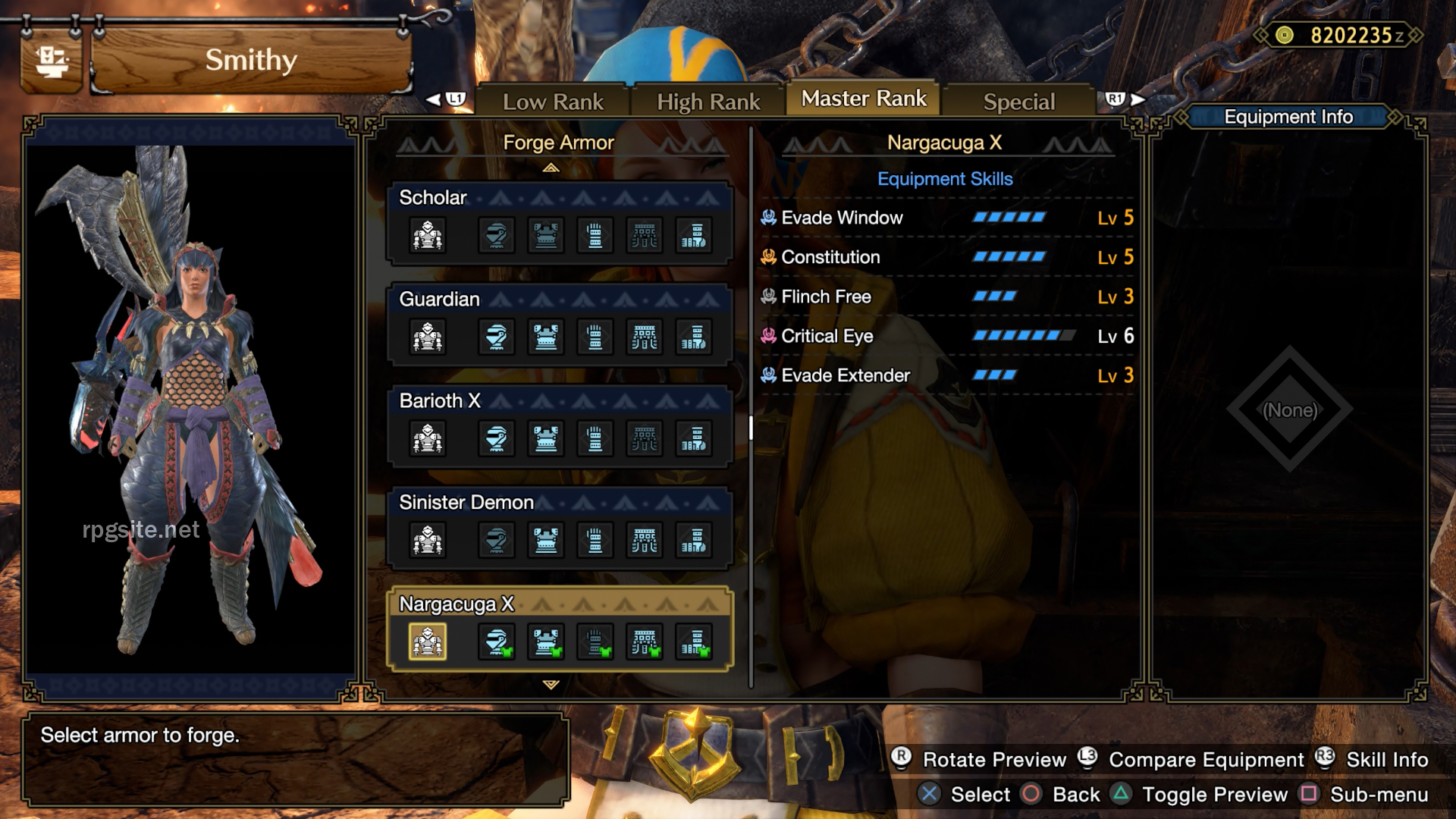This screenshot has height=819, width=1456.
Task: Click the Scholar helmet piece icon
Action: (495, 235)
